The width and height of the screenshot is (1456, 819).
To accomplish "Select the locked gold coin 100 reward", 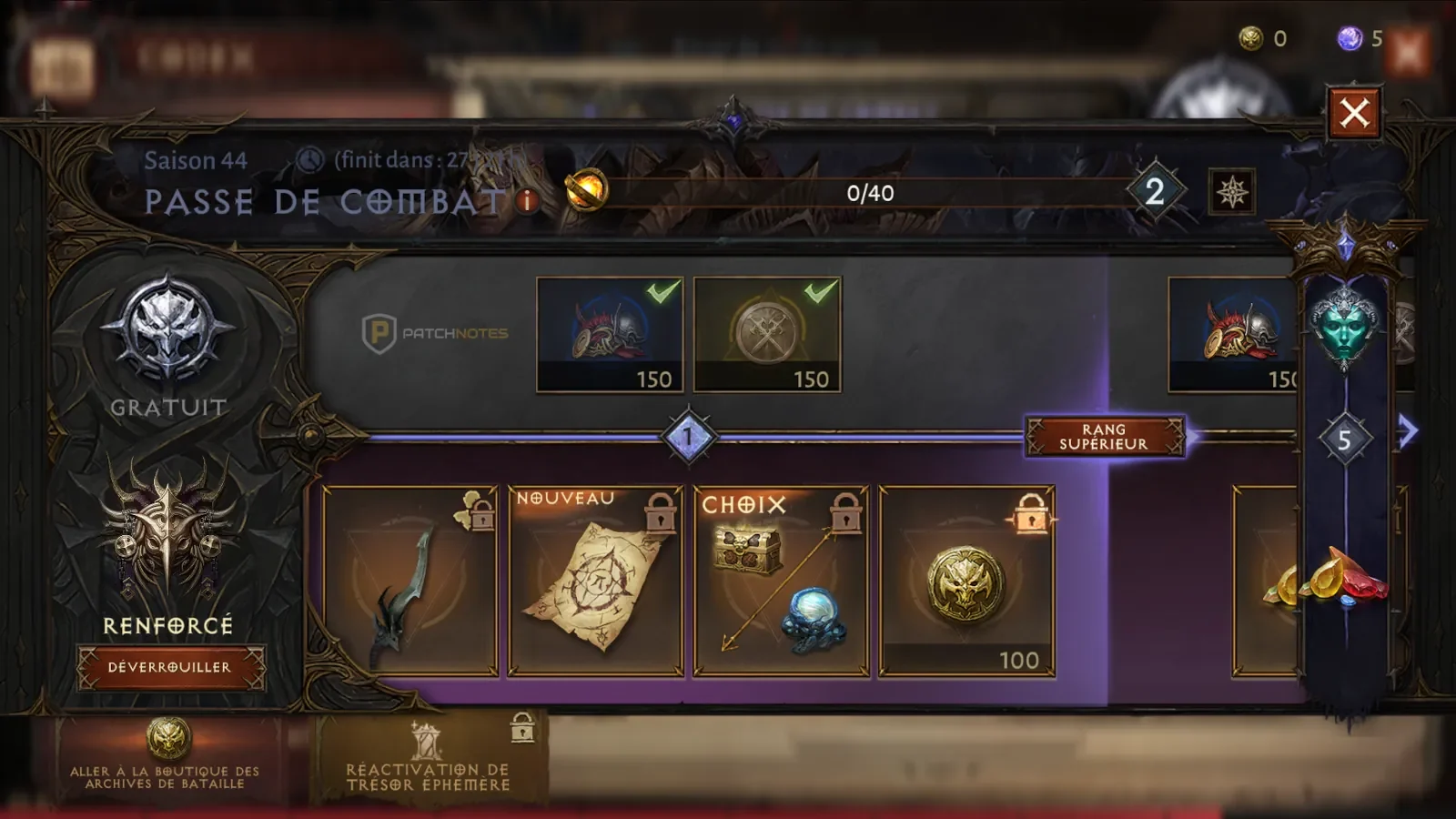I will click(966, 581).
